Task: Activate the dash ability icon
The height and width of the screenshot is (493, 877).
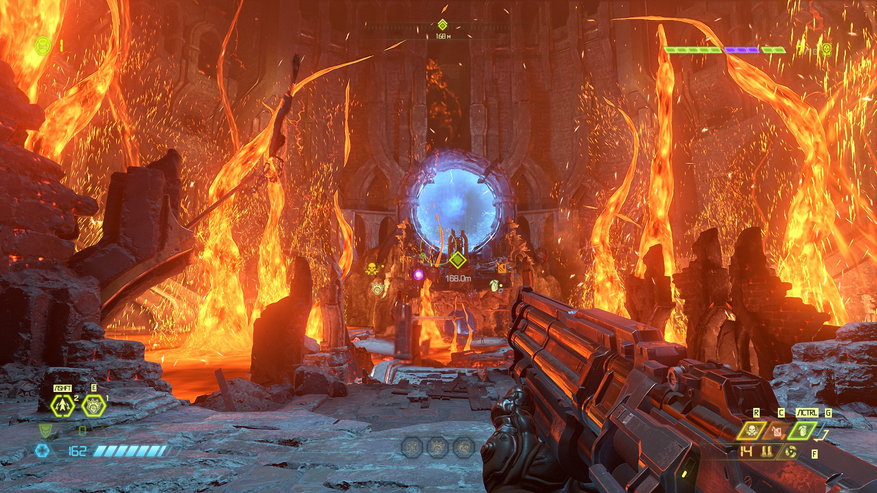Action: point(61,405)
